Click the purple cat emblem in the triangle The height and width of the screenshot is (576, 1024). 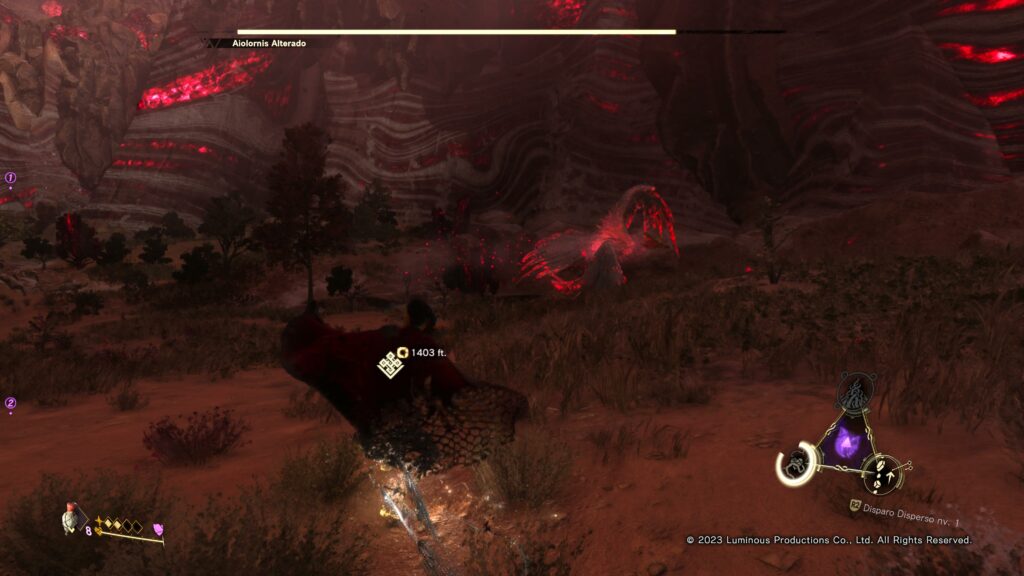click(846, 441)
